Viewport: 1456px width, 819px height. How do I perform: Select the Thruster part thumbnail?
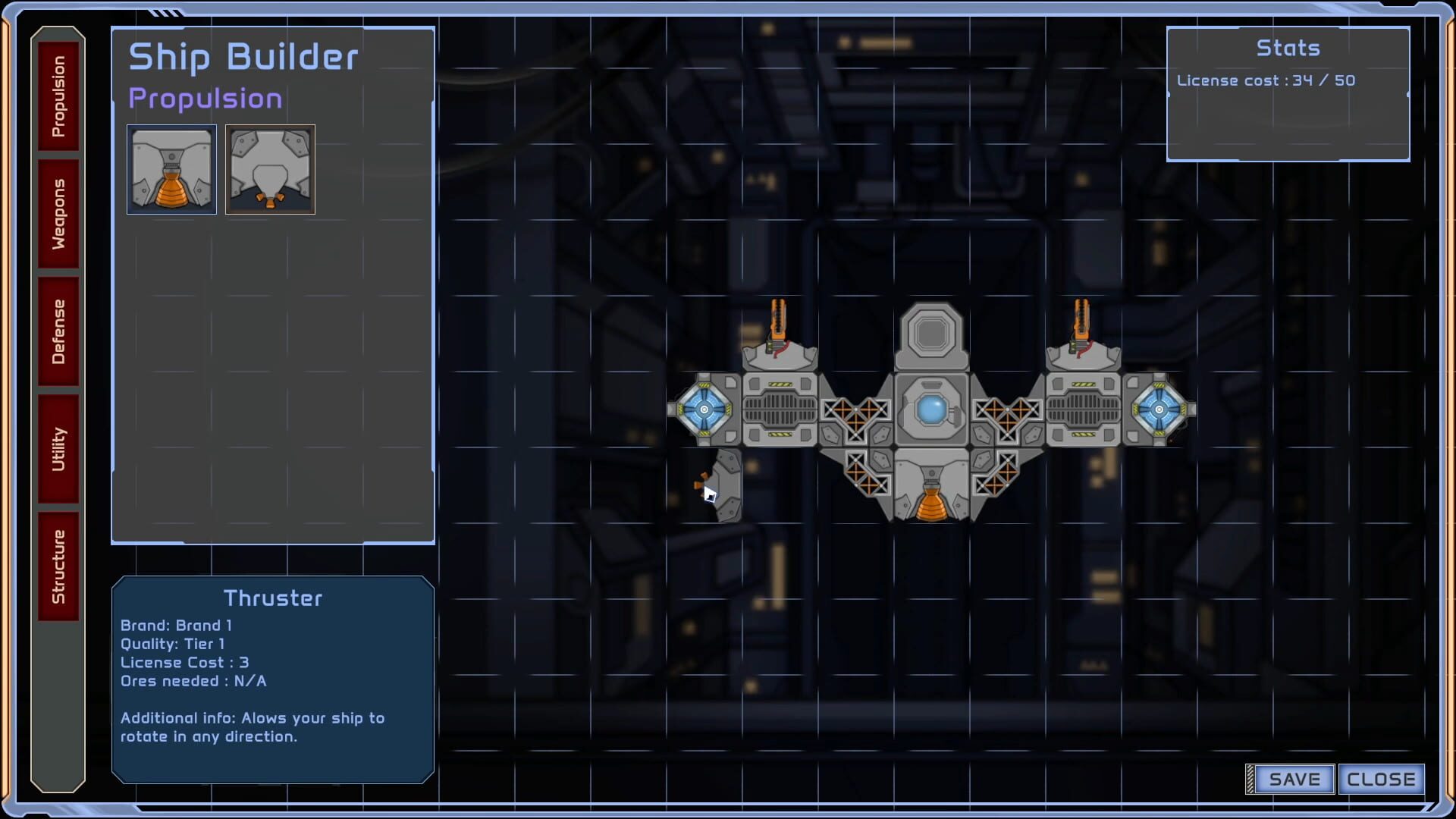tap(171, 169)
